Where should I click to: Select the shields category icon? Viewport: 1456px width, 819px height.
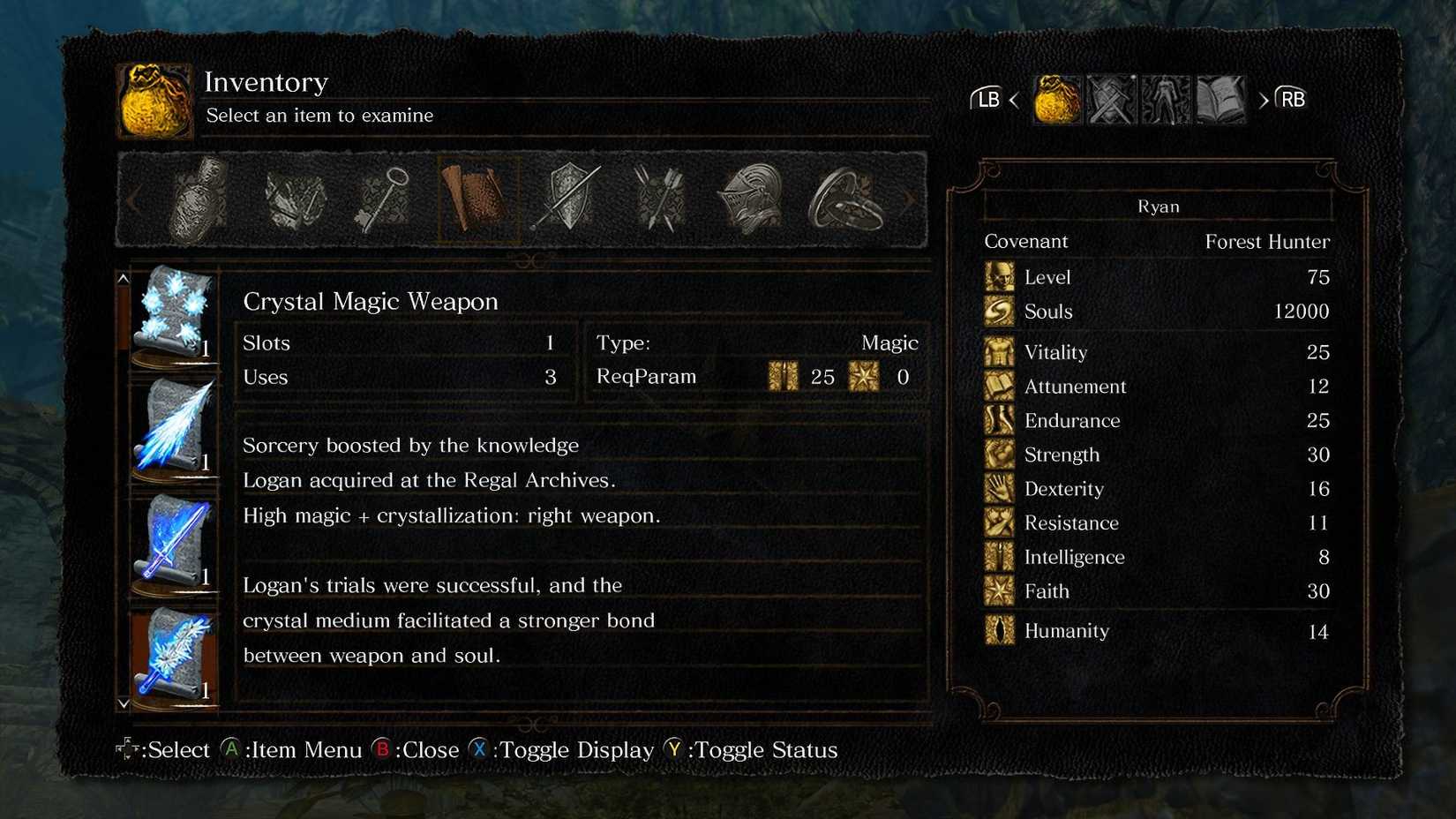tap(569, 199)
